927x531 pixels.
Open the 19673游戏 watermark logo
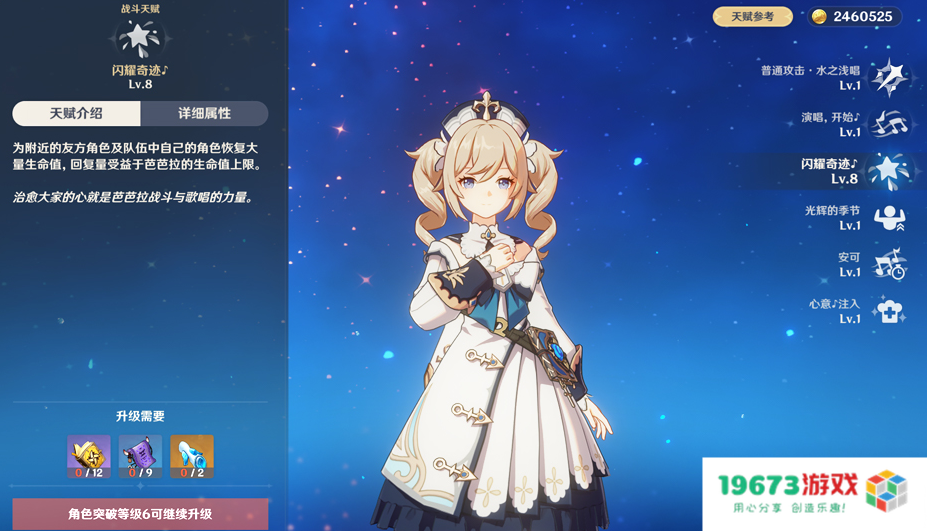tap(815, 494)
